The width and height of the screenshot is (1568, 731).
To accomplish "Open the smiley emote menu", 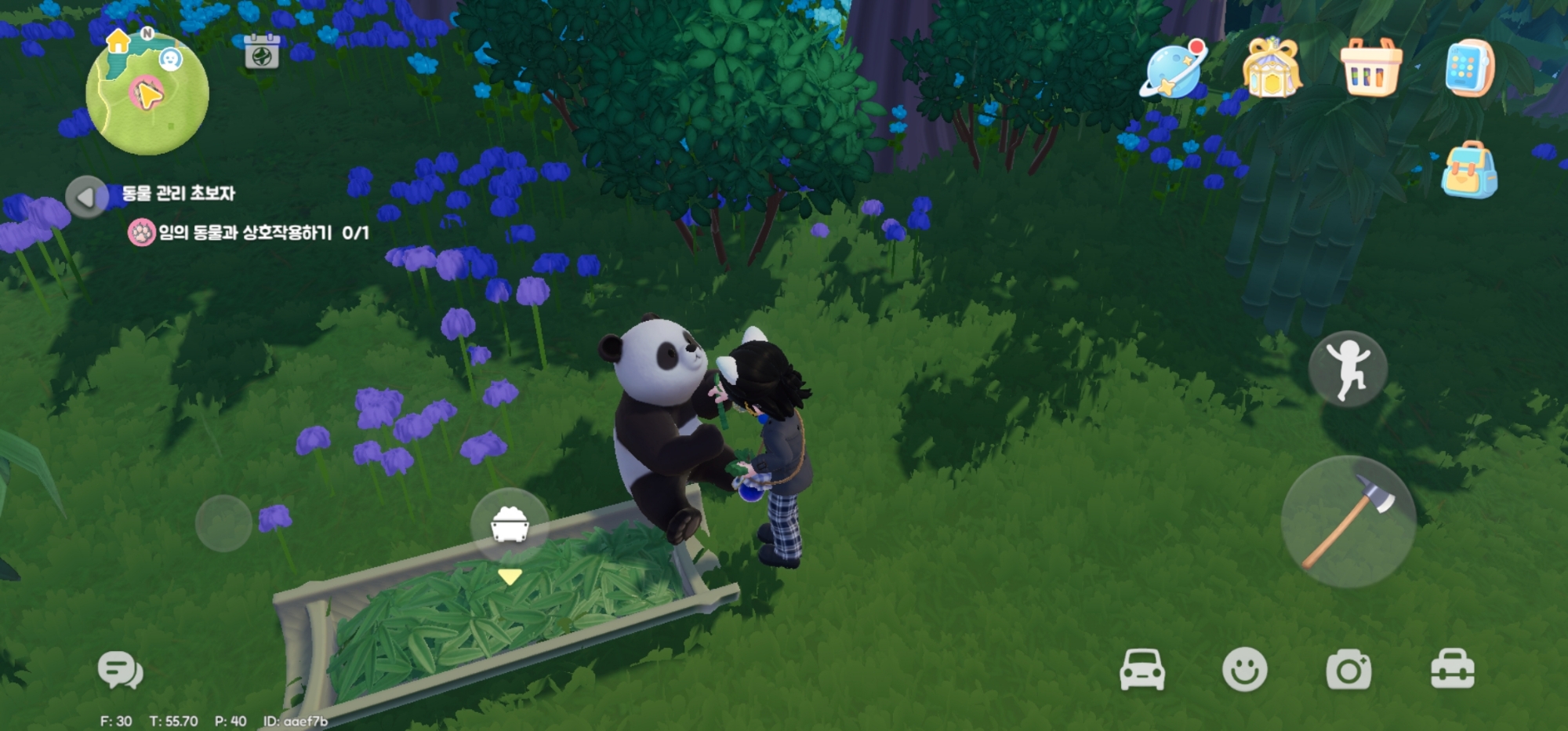I will point(1244,670).
